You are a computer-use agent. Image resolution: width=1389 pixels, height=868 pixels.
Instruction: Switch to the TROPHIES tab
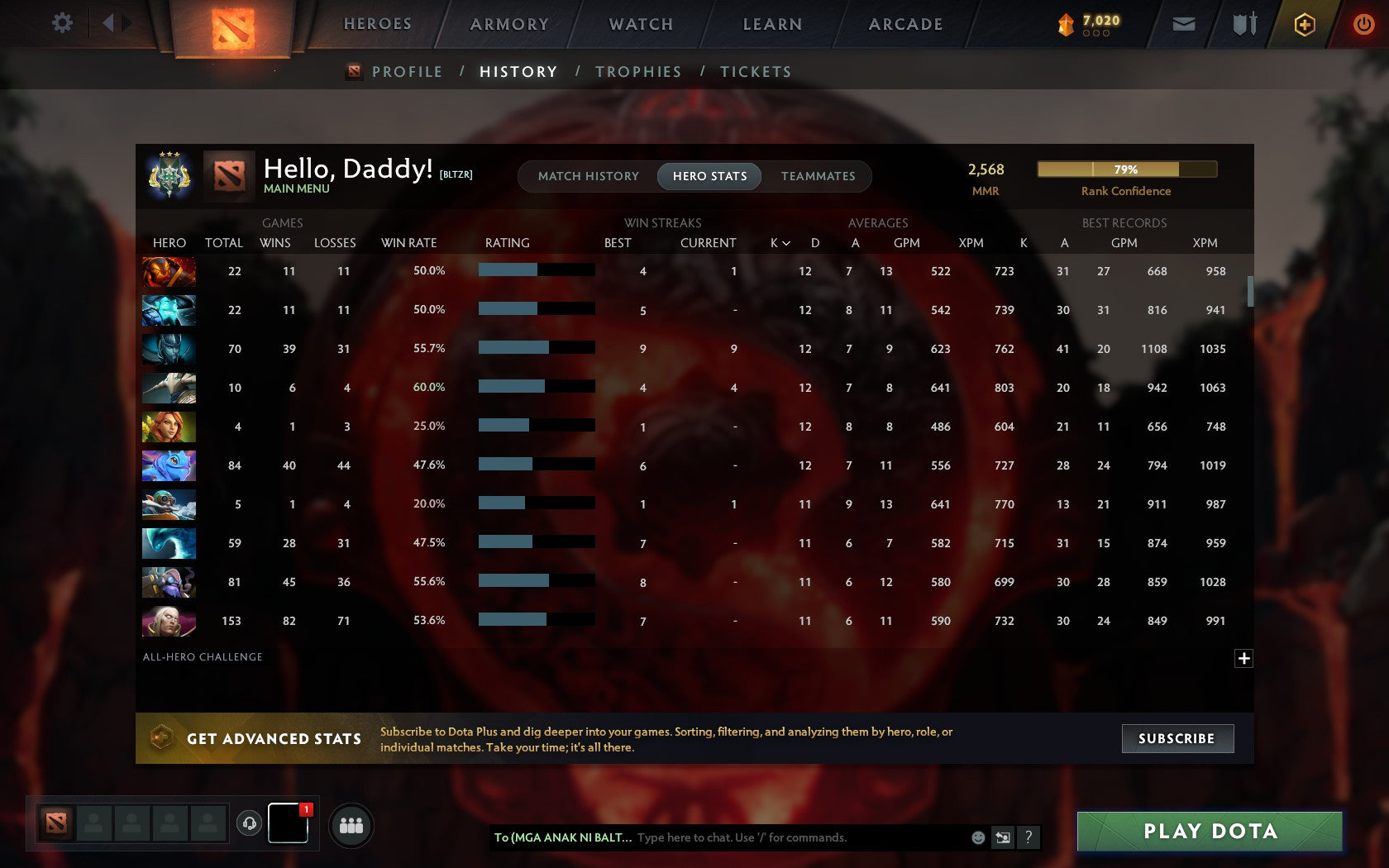[x=637, y=72]
